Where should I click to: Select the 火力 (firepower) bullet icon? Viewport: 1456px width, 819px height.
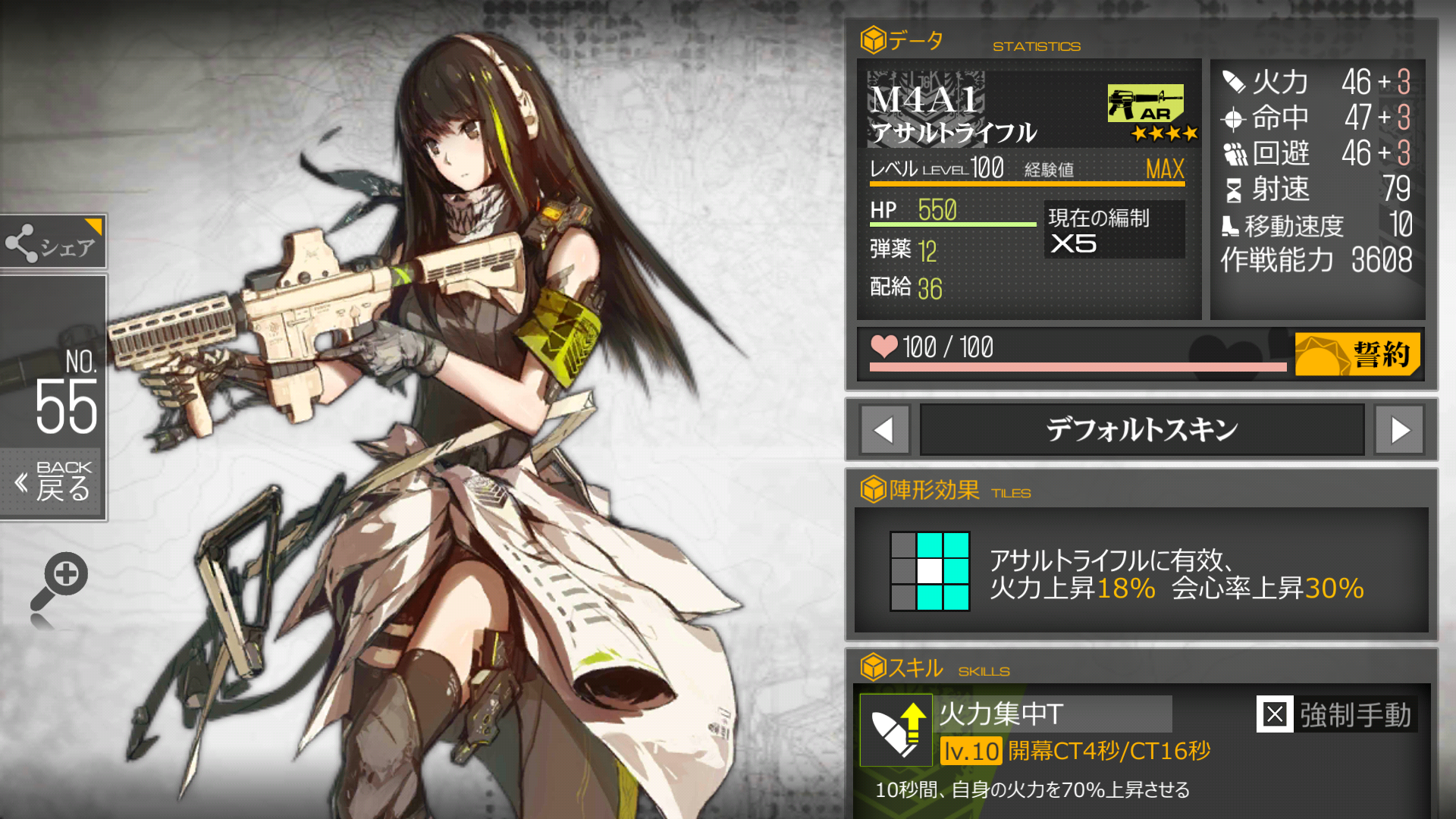(1235, 80)
